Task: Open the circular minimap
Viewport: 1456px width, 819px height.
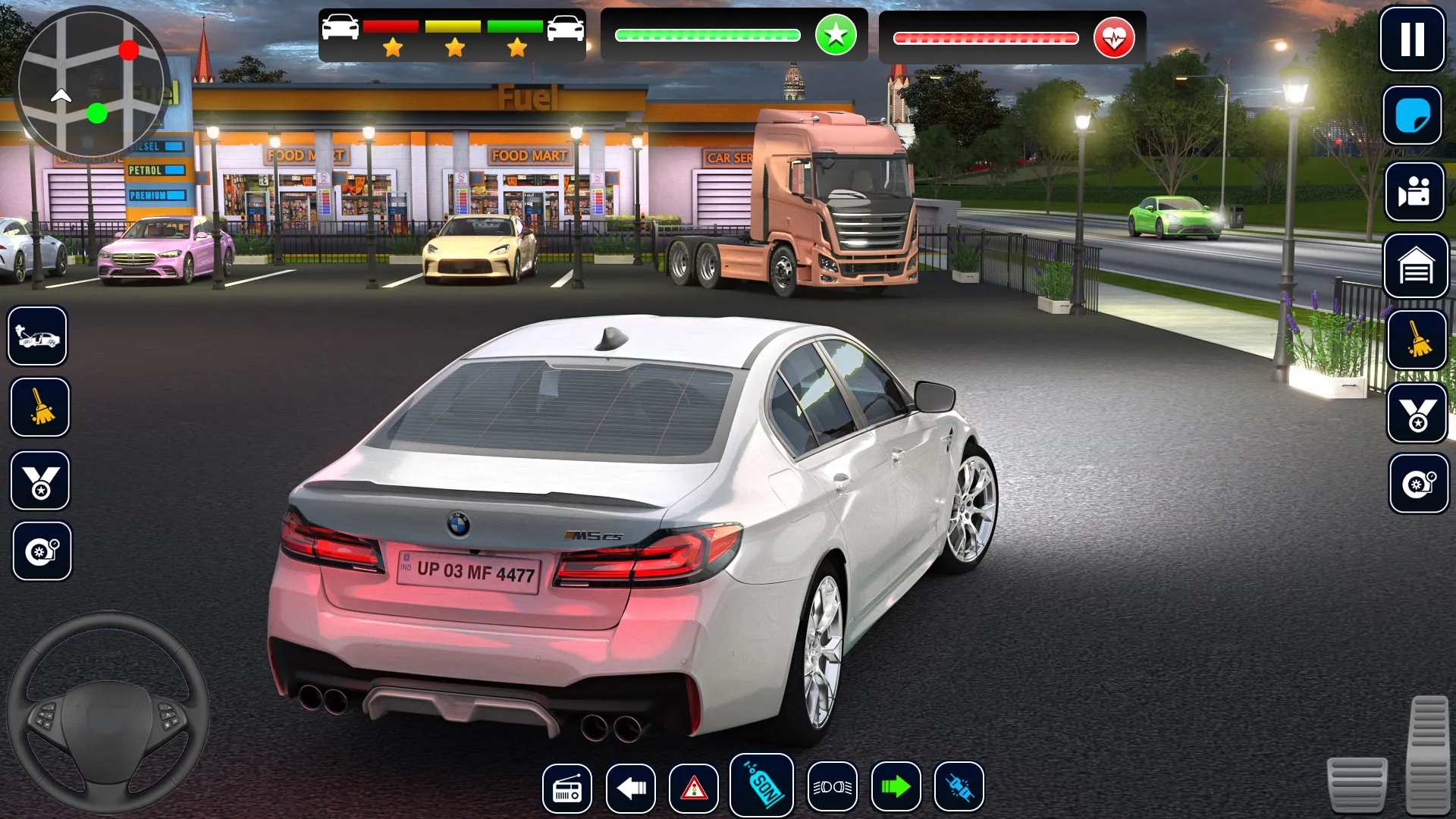Action: pyautogui.click(x=91, y=83)
